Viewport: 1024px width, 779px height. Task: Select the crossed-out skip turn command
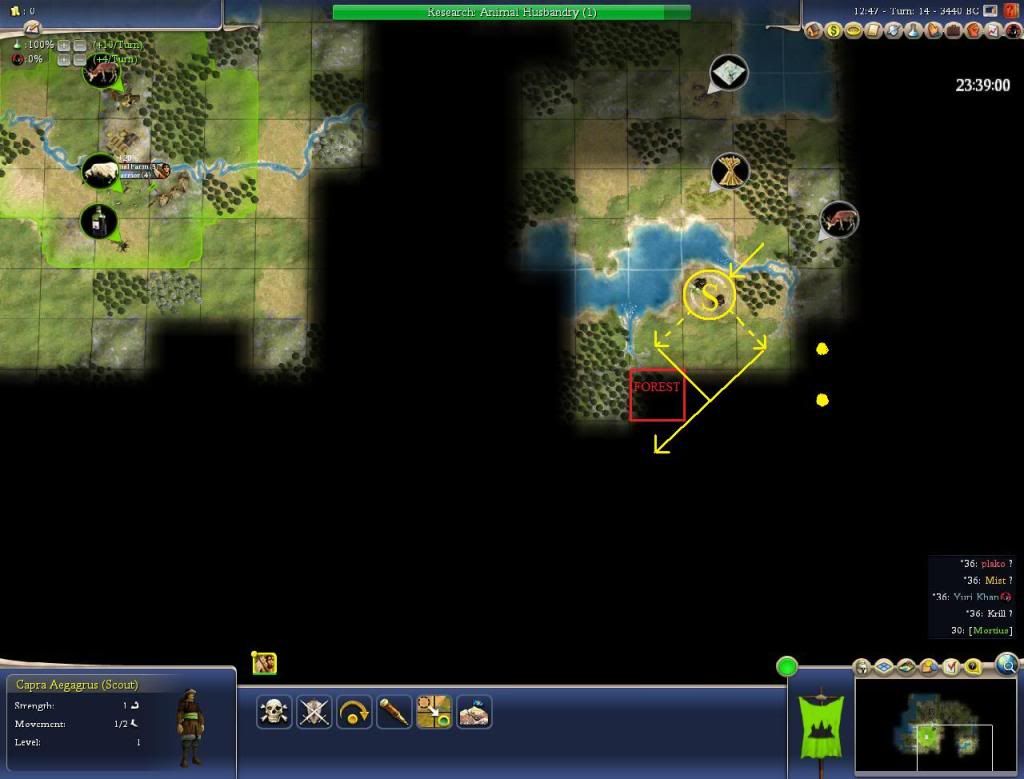tap(314, 712)
